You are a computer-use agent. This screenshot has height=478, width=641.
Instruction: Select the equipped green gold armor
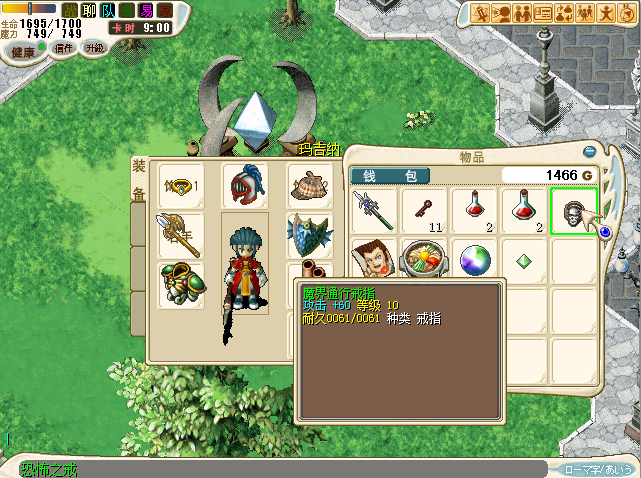tap(181, 282)
